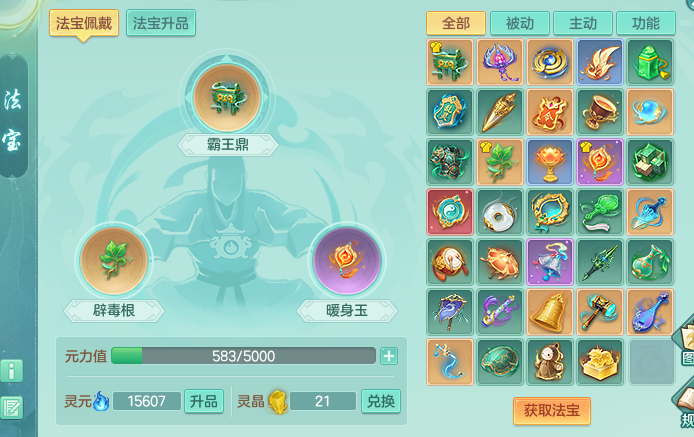
Task: Filter treasures by 主动
Action: tap(582, 23)
